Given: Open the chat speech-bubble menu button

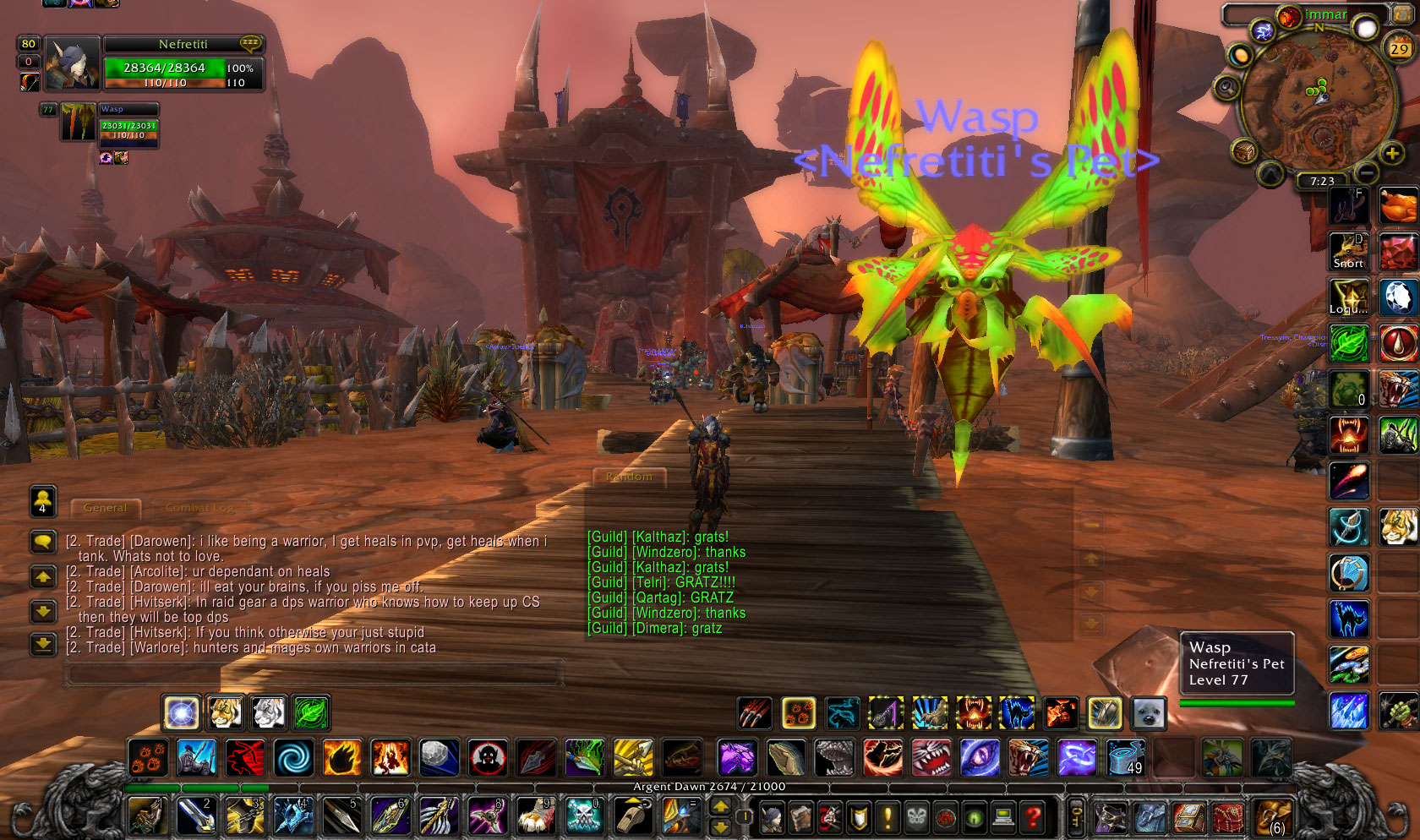Looking at the screenshot, I should [x=43, y=542].
